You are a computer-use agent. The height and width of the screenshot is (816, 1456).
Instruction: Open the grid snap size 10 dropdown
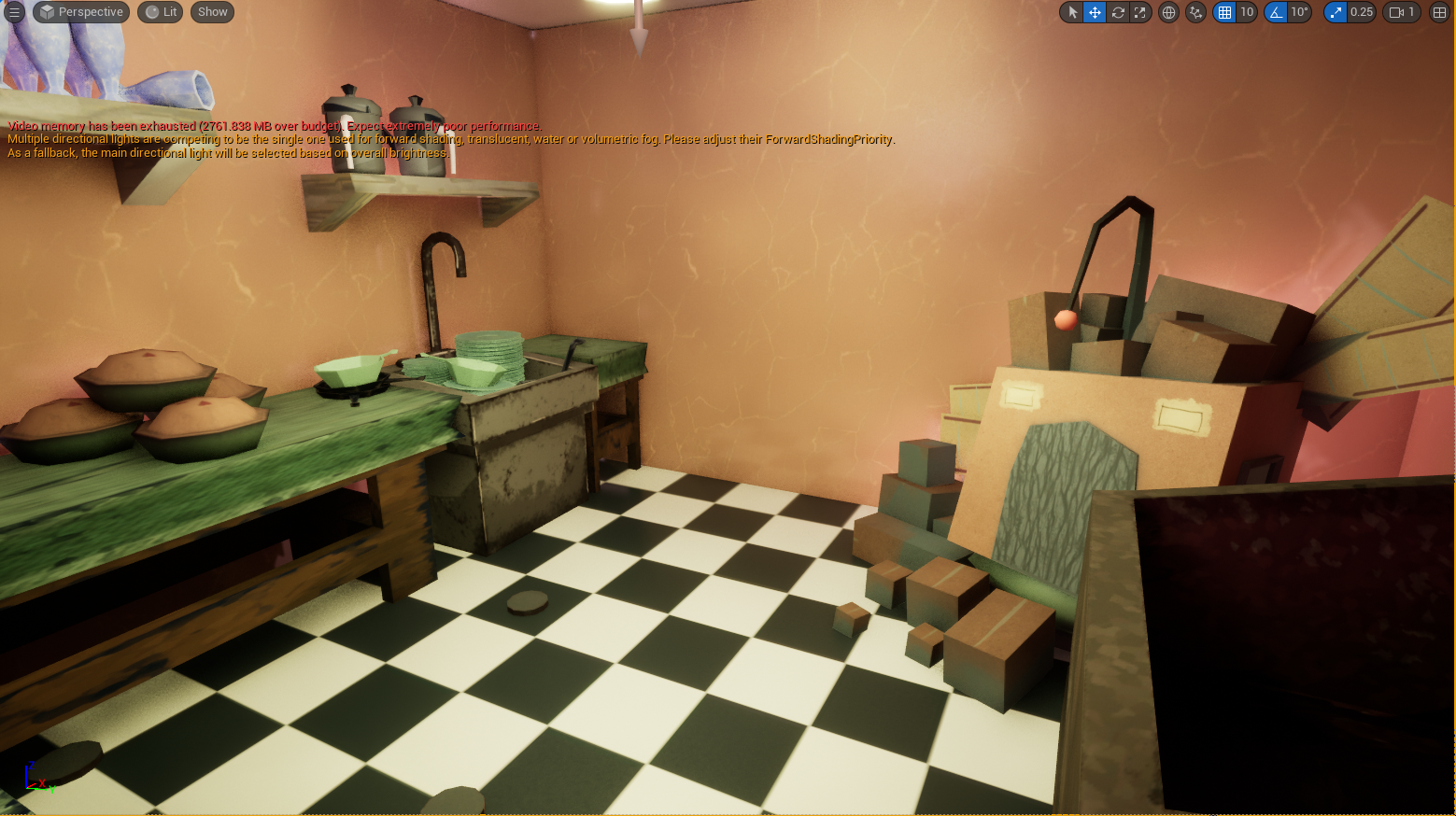click(1247, 12)
